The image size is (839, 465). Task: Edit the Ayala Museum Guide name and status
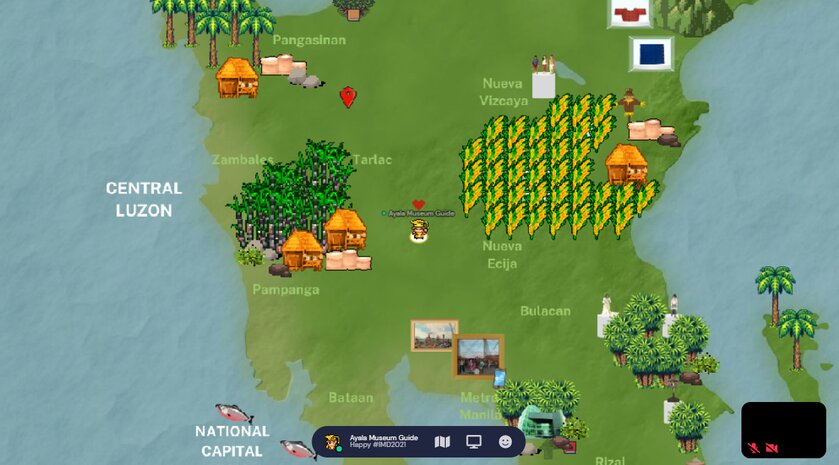click(x=383, y=442)
